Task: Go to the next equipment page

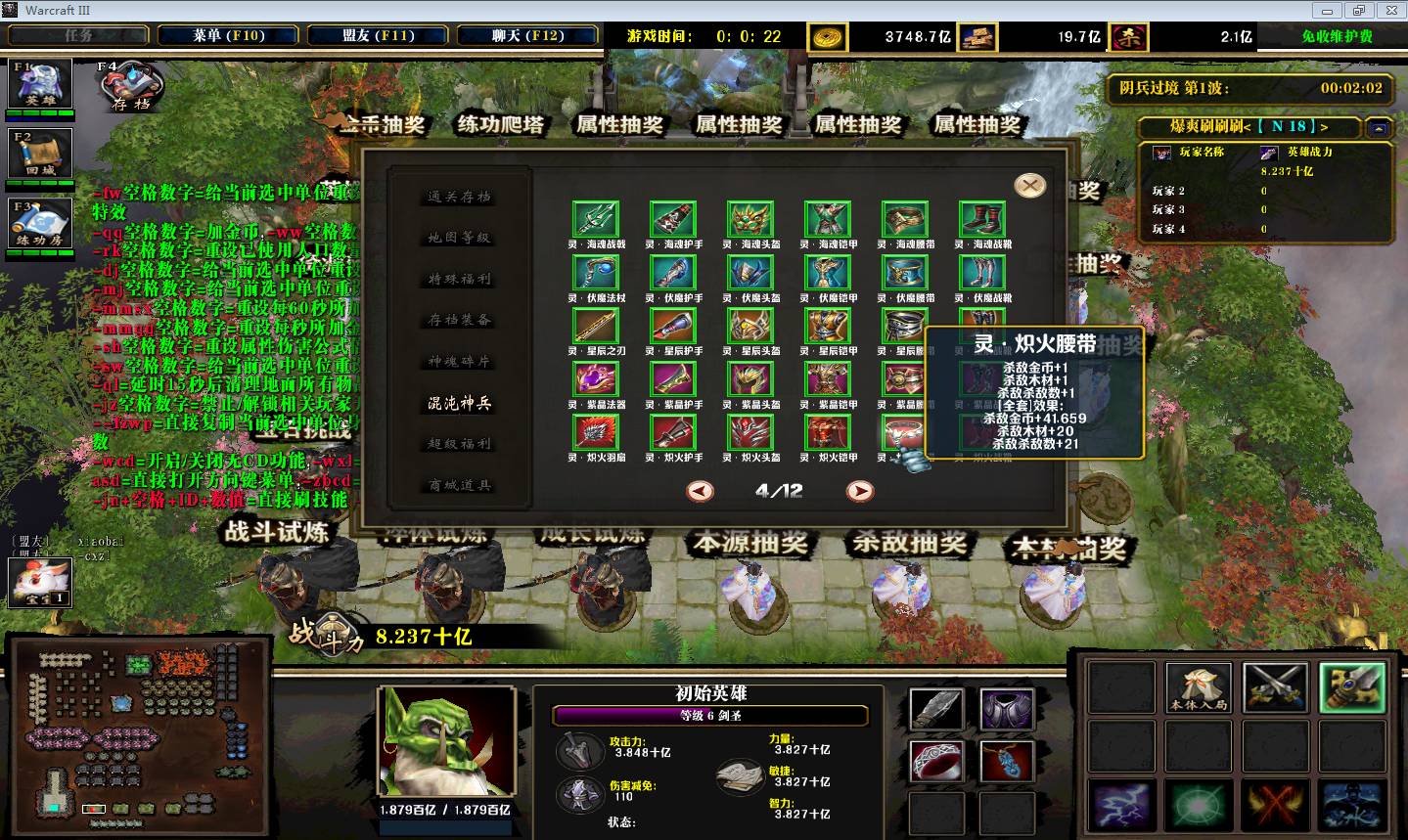Action: click(859, 491)
